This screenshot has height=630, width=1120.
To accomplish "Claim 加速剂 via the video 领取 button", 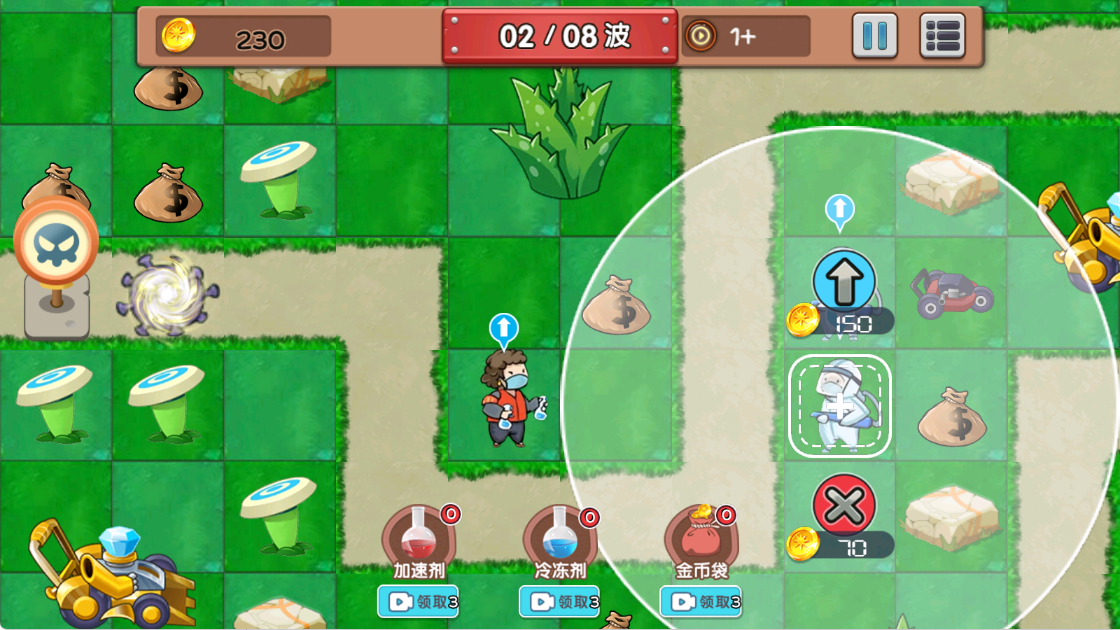I will 418,602.
